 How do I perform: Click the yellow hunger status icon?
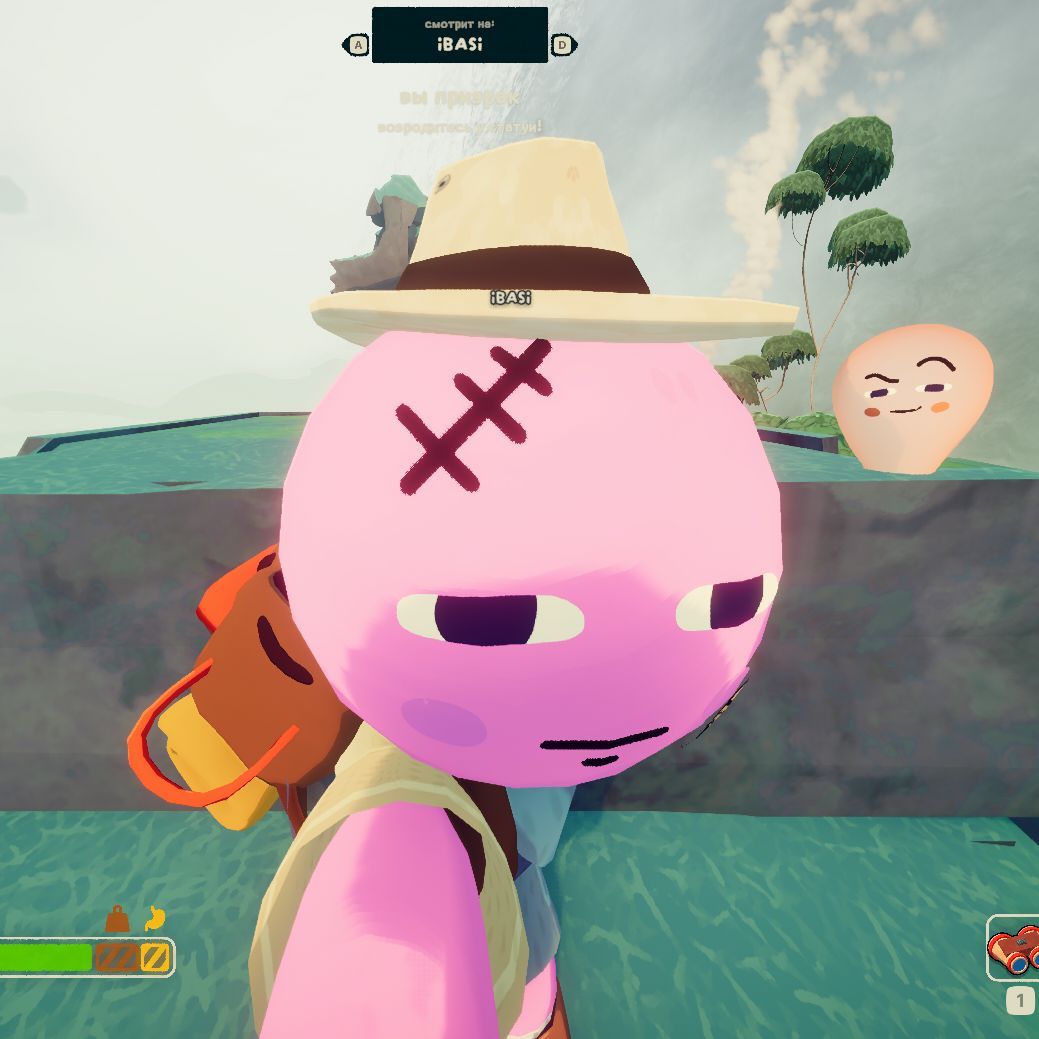click(153, 918)
